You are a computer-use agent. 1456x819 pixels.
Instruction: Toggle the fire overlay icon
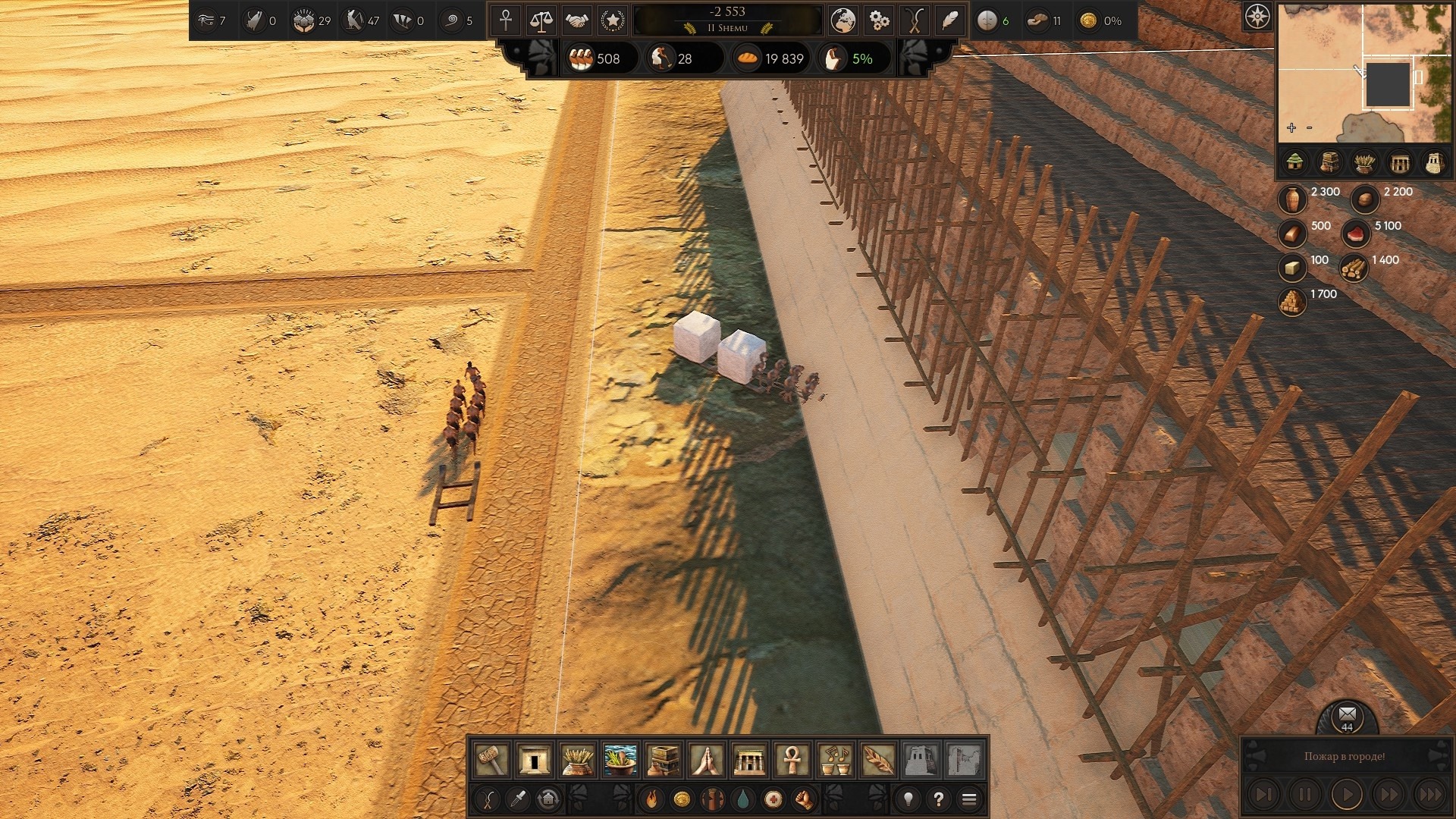(651, 799)
